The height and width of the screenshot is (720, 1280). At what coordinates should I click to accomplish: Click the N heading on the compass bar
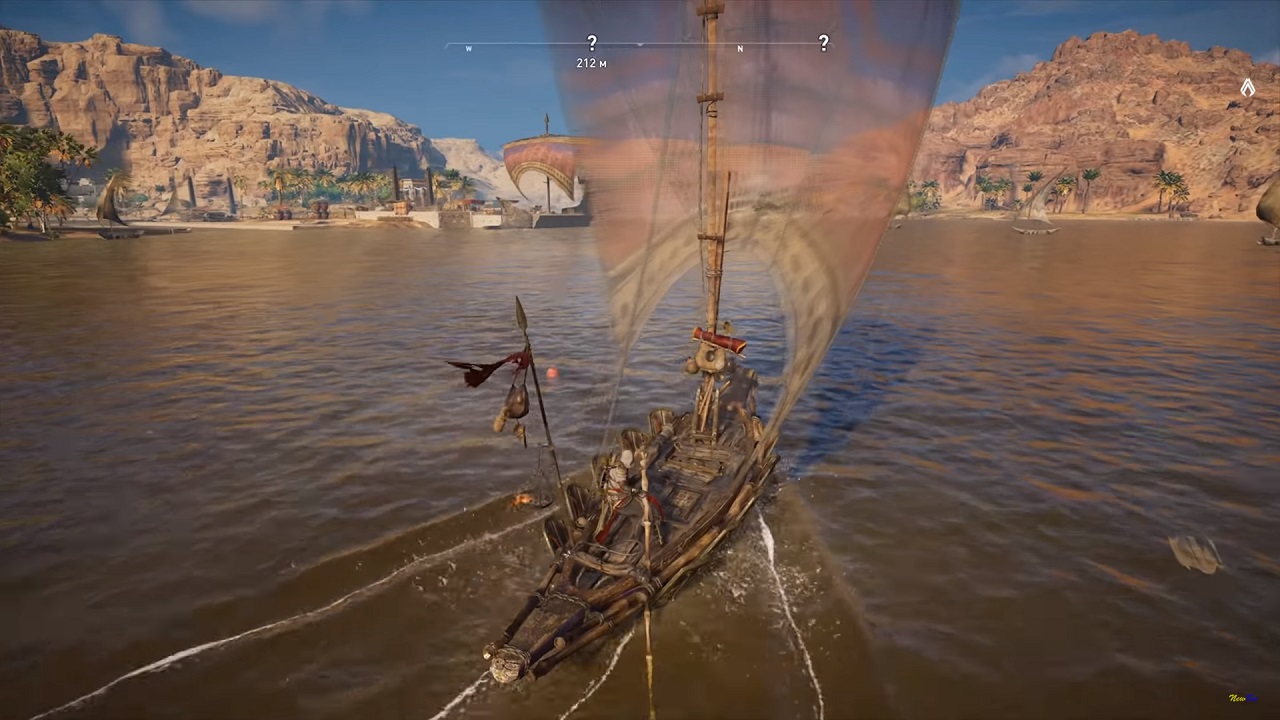(740, 49)
